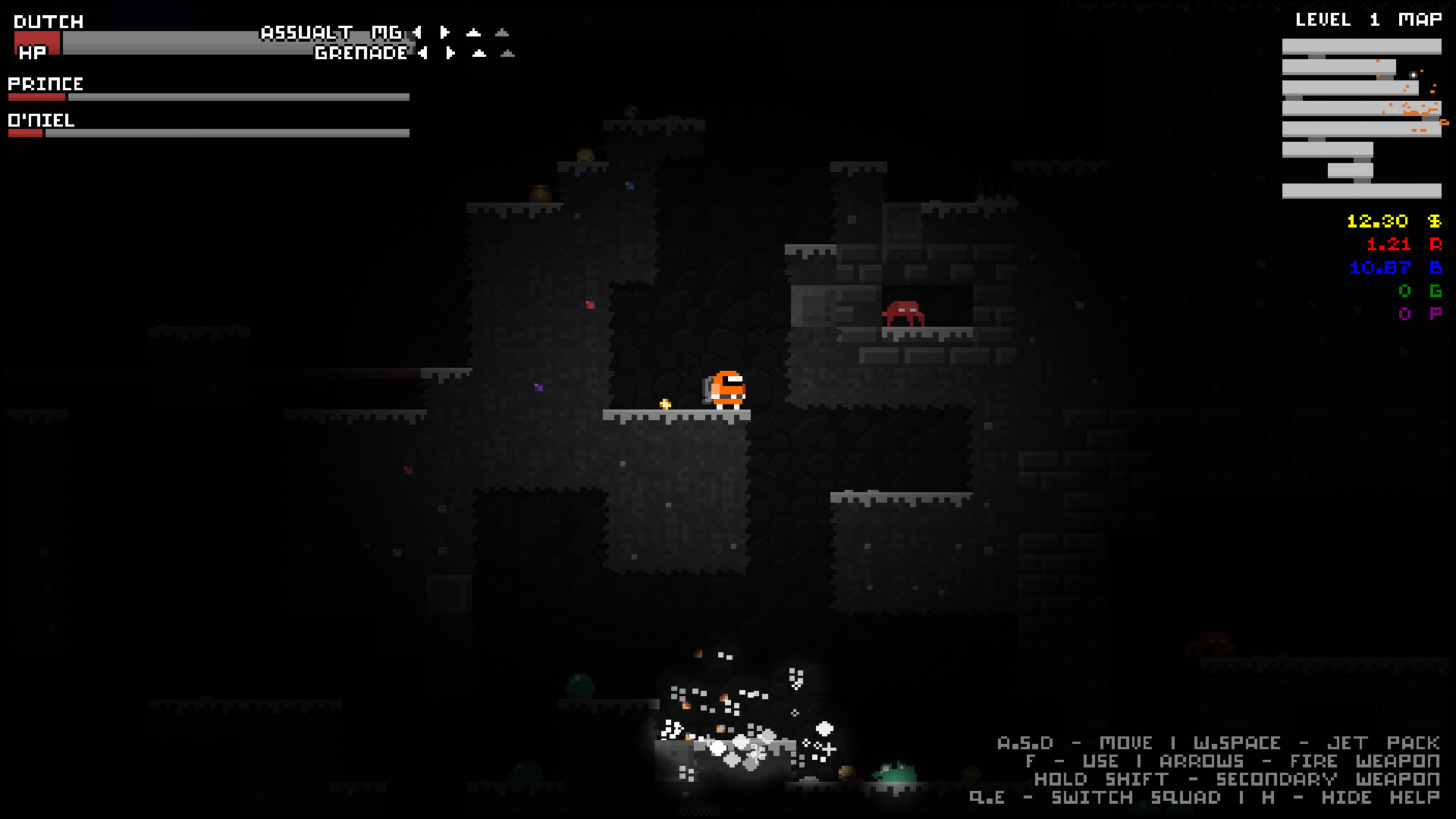
Task: Switch to squad member PRINCE
Action: (47, 83)
